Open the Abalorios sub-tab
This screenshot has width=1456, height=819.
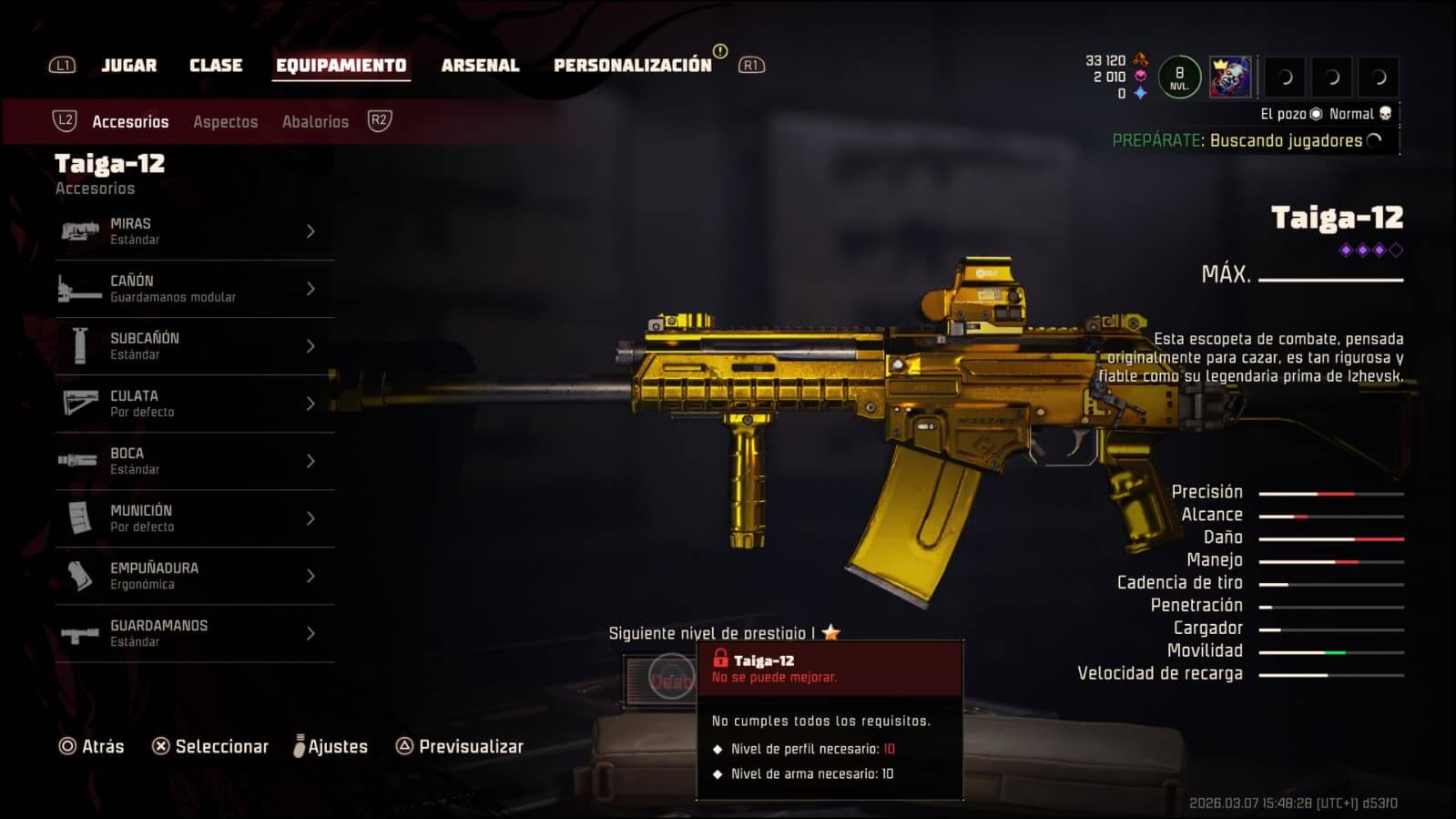tap(315, 122)
